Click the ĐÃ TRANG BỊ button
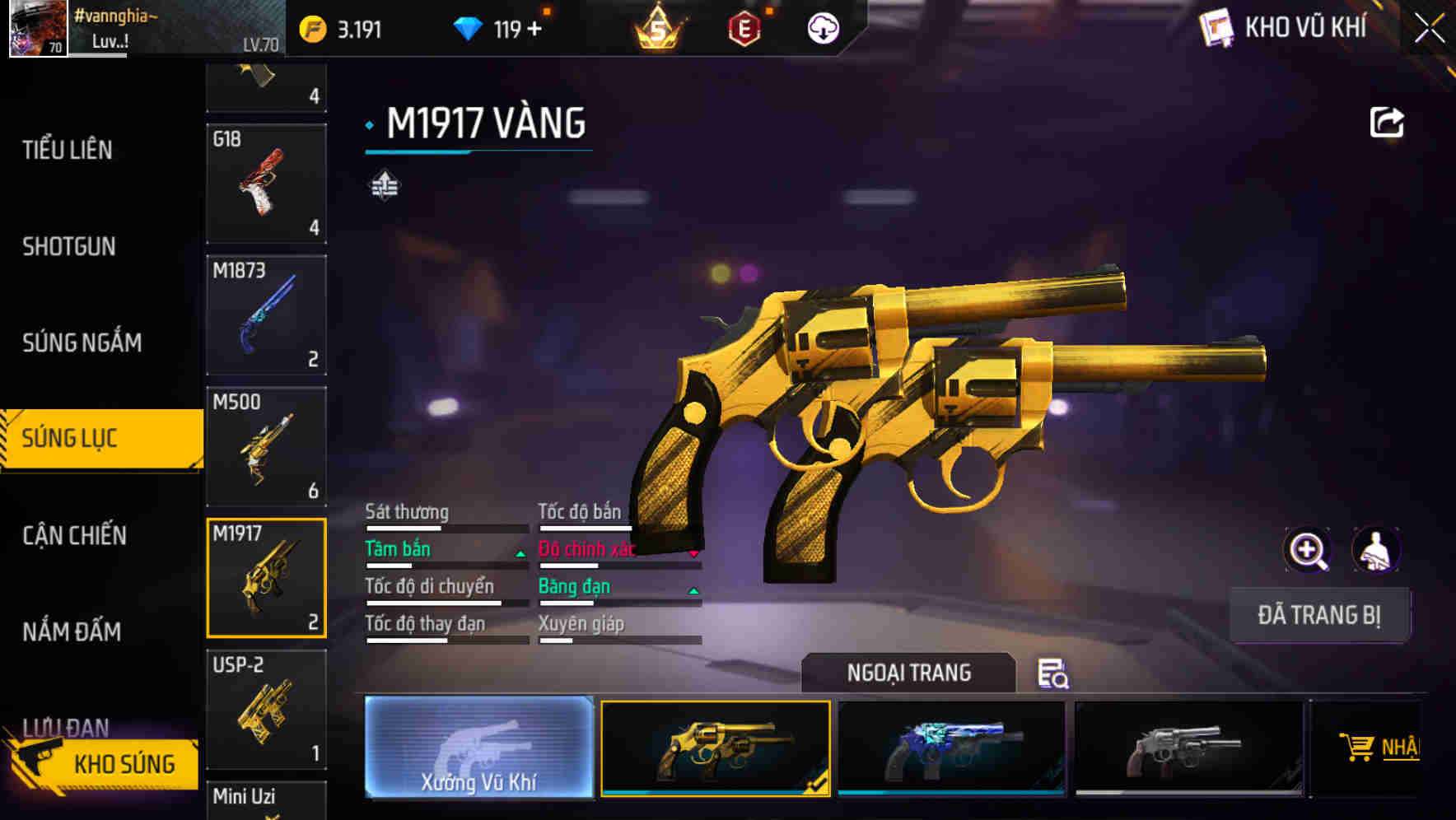The width and height of the screenshot is (1456, 820). 1319,615
